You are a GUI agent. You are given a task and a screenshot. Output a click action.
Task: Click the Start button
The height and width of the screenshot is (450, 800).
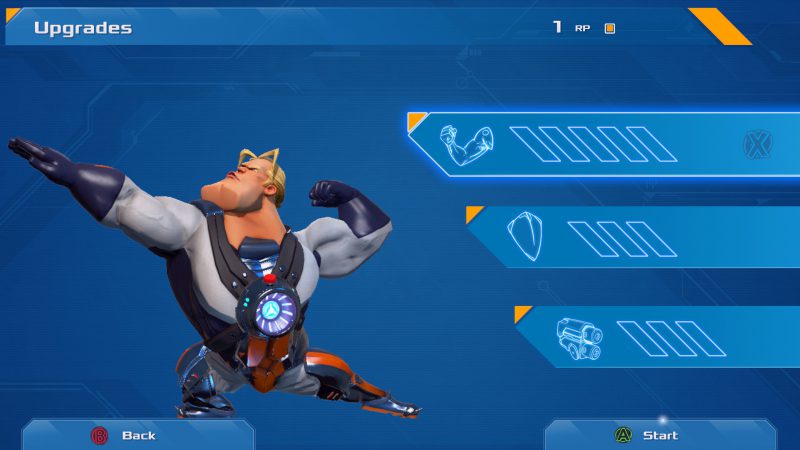pos(659,435)
